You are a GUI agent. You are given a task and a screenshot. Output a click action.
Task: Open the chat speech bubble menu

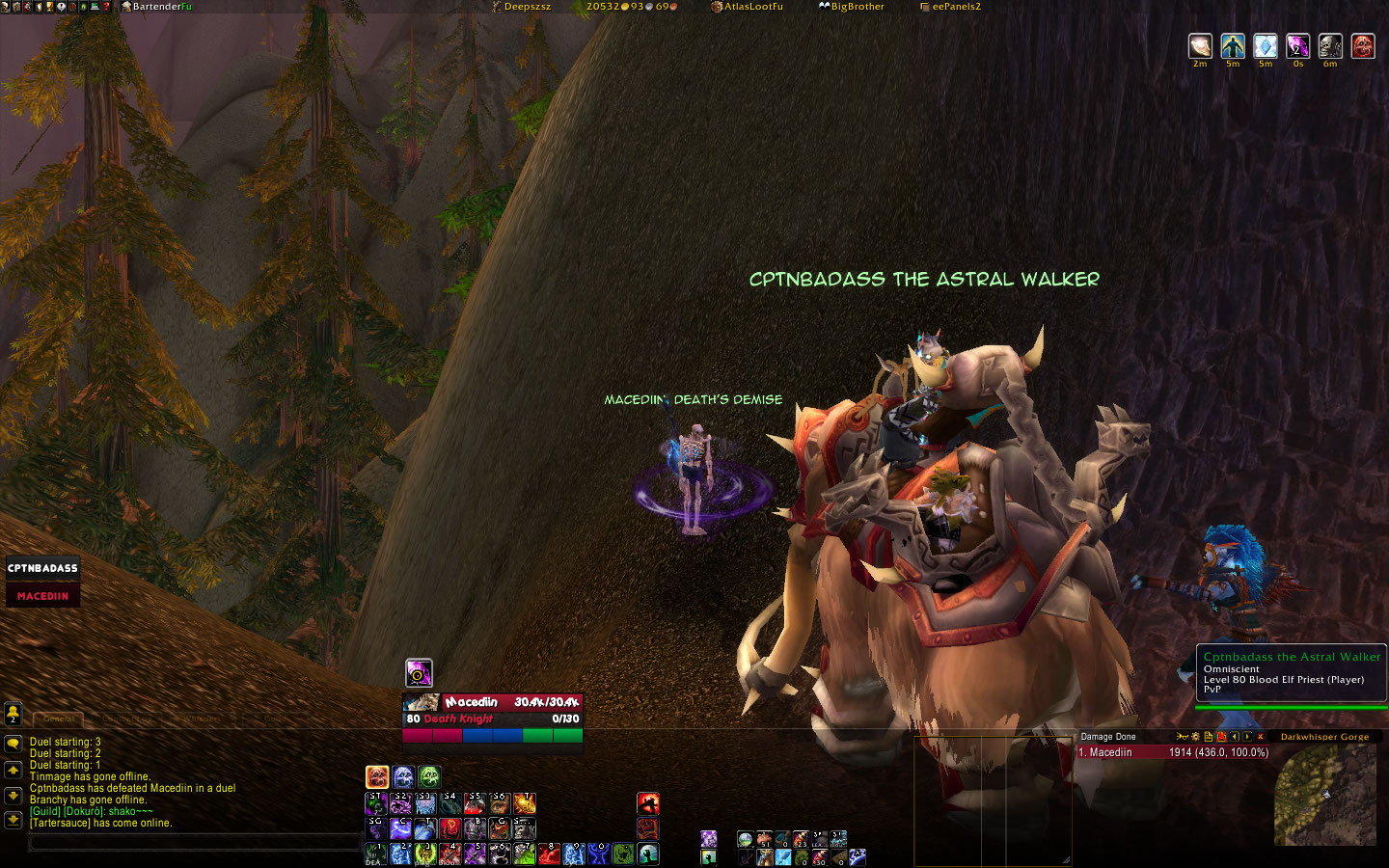pyautogui.click(x=14, y=744)
